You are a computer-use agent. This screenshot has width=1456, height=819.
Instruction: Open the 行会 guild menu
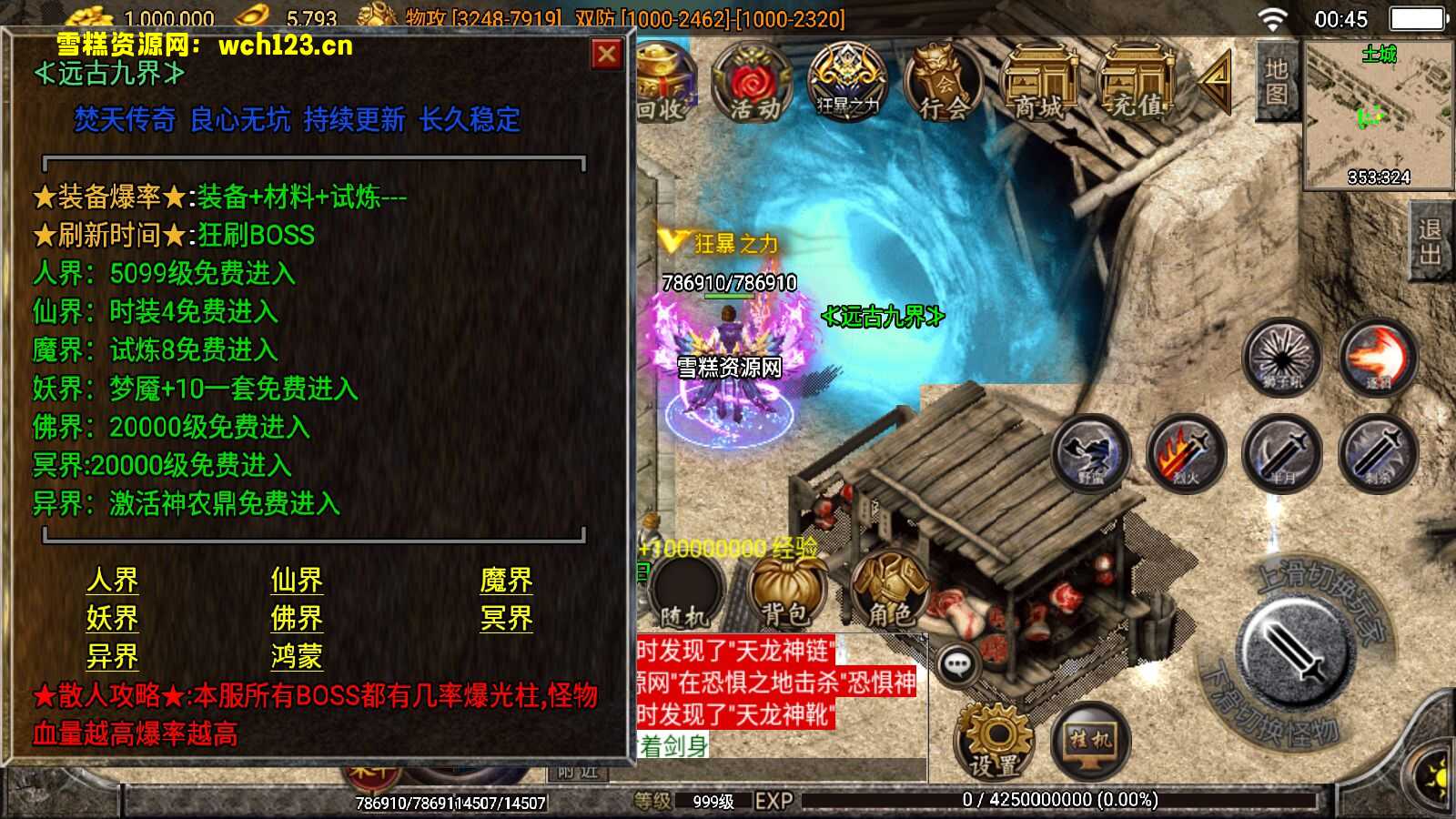tap(944, 84)
